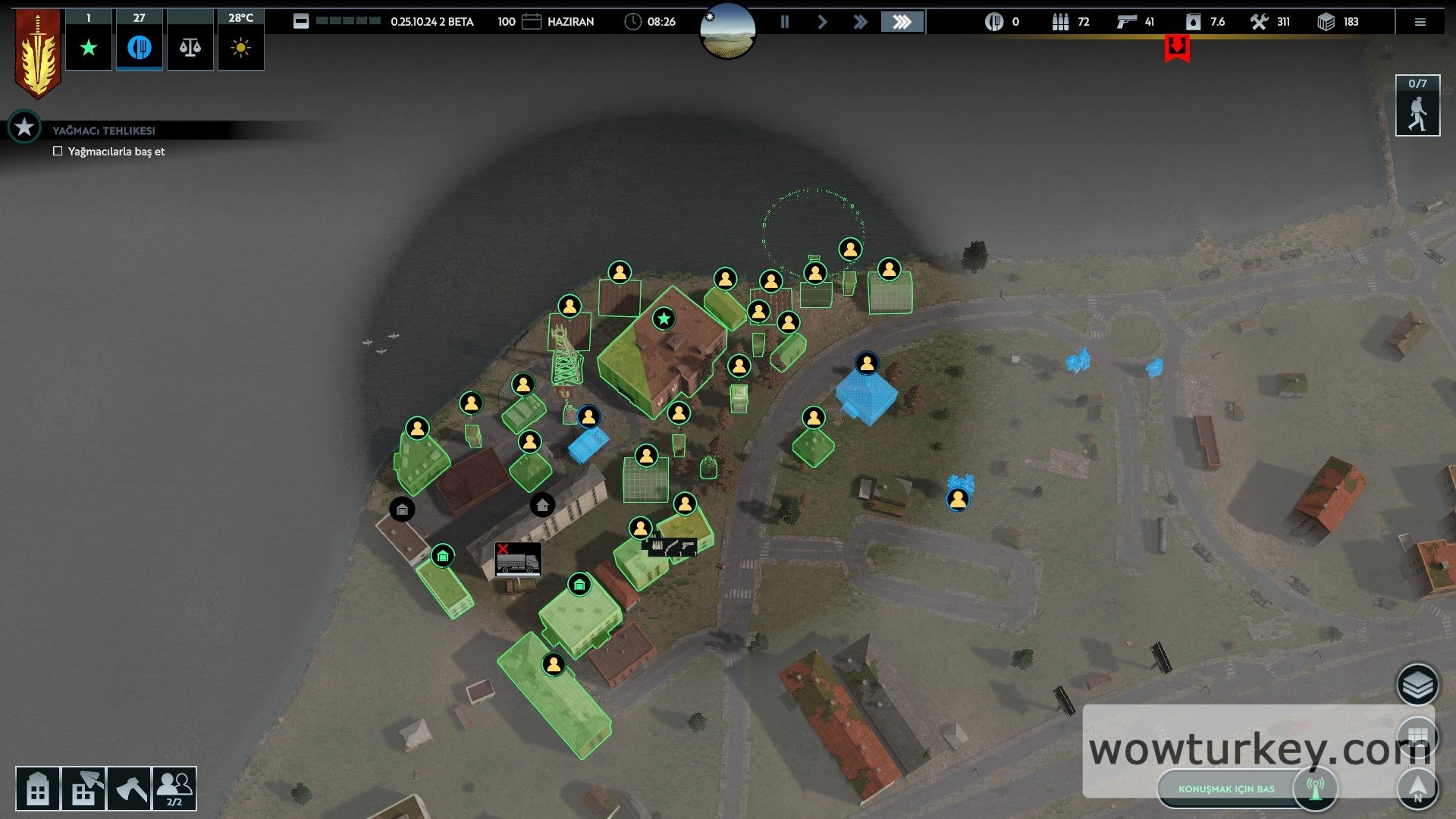Image resolution: width=1456 pixels, height=819 pixels.
Task: Open the hamburger main menu
Action: [x=1420, y=22]
